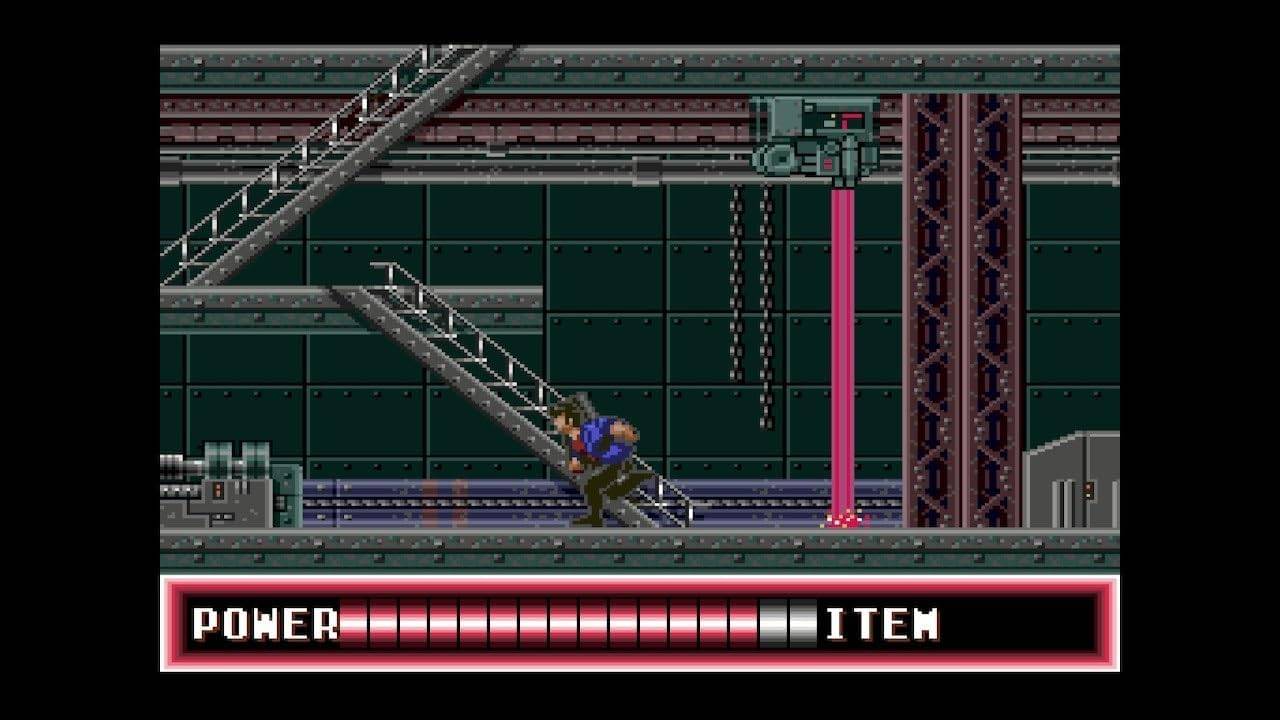This screenshot has height=720, width=1280.
Task: Click the crane machine emitting the laser
Action: point(815,140)
